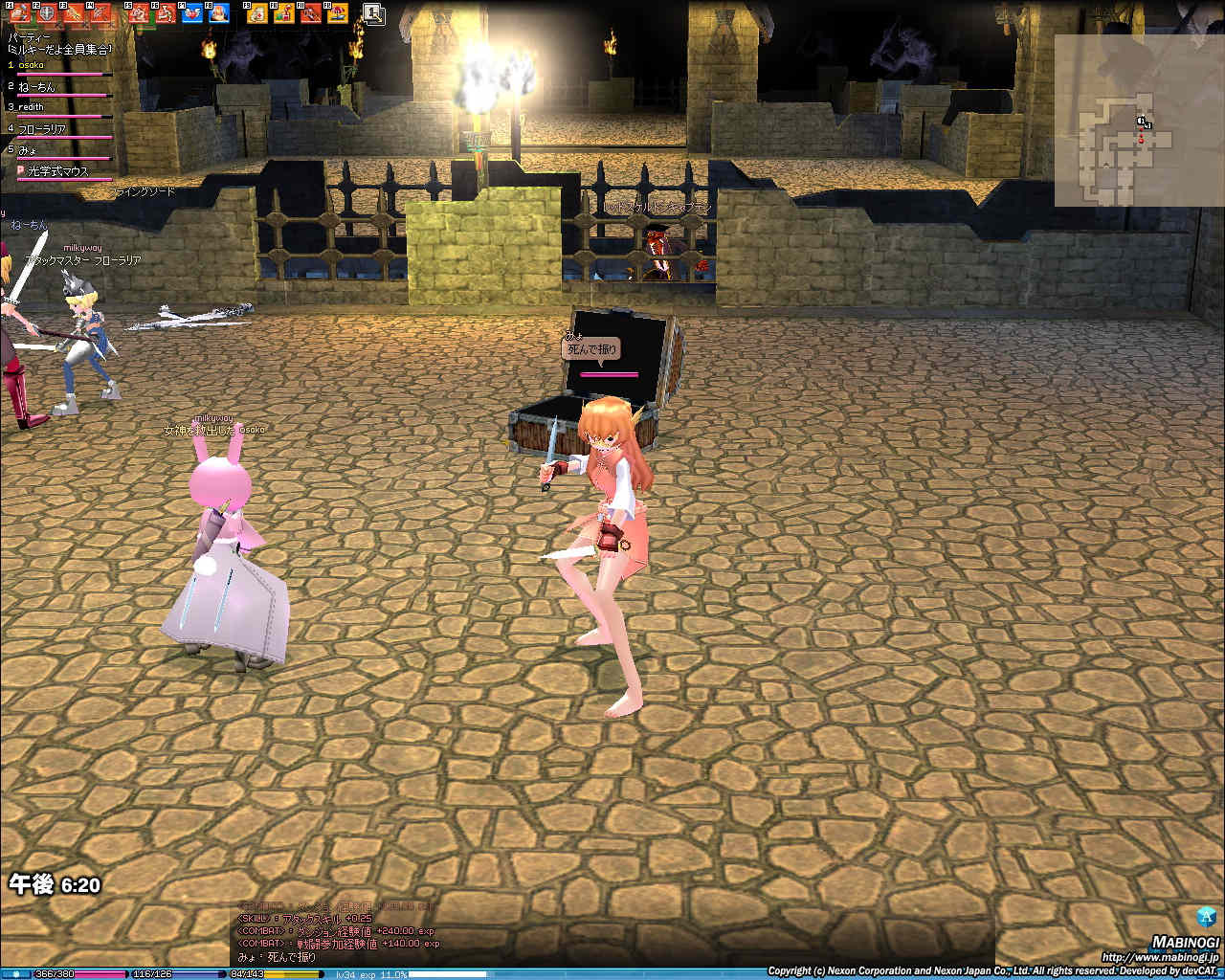
Task: Activate the F10 yellow skill slot
Action: 283,12
